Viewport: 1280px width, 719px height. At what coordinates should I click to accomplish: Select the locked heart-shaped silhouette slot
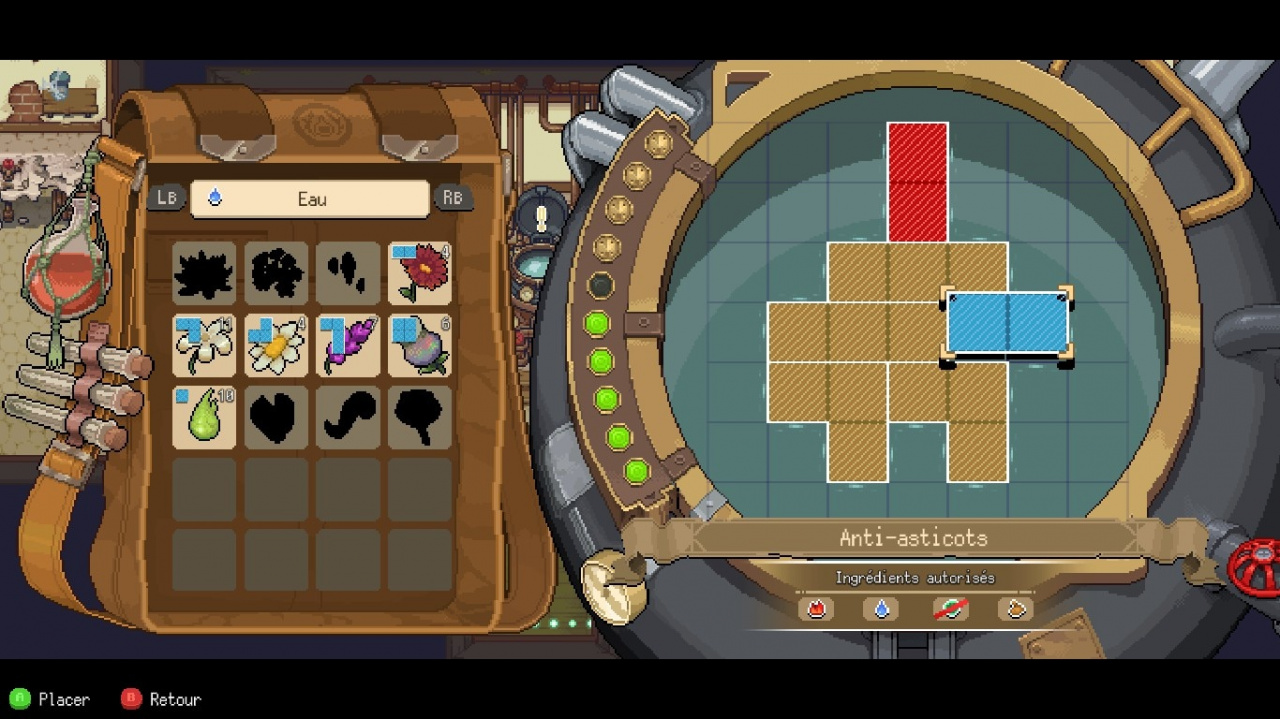(276, 417)
